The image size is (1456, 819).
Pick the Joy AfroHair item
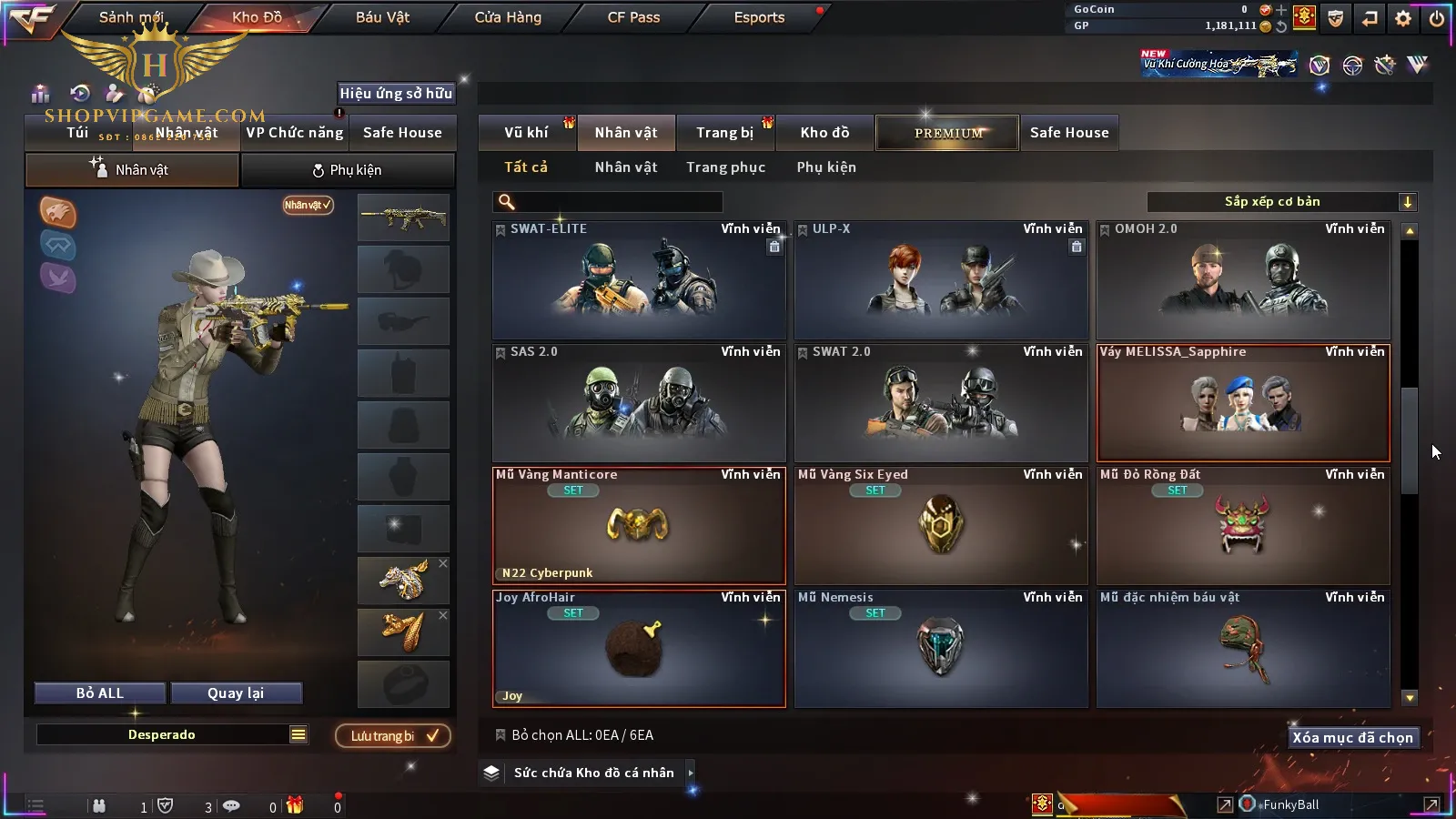click(x=639, y=649)
